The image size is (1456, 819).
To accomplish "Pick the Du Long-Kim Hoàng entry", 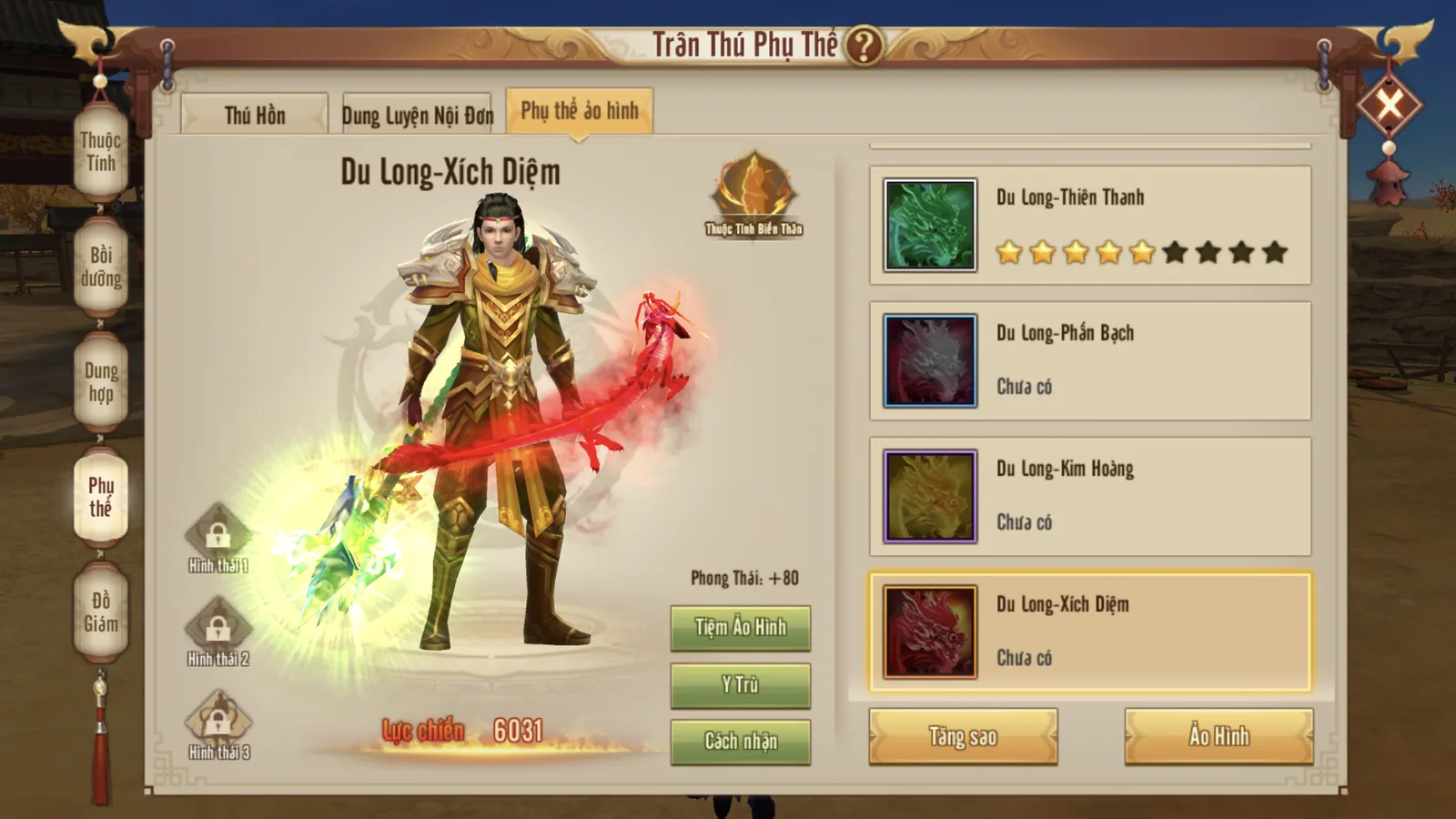I will 1089,496.
